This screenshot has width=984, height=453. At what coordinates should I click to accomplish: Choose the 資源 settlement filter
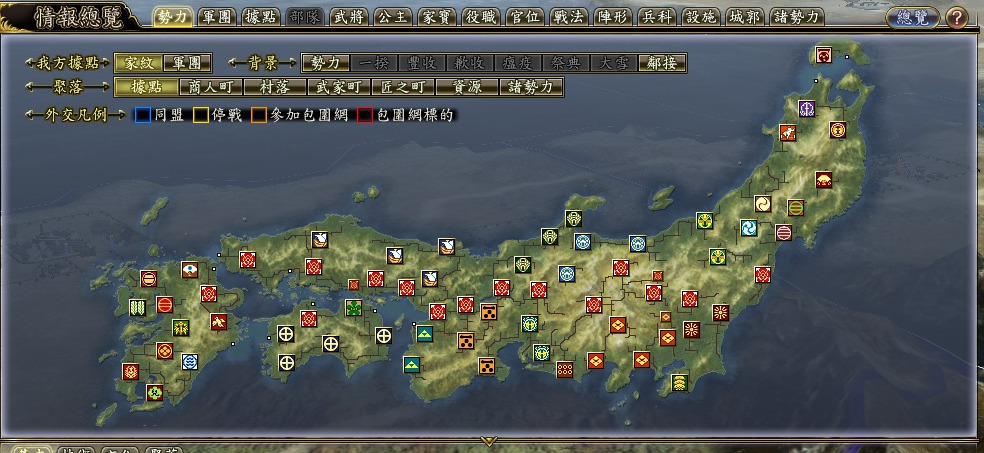coord(467,88)
